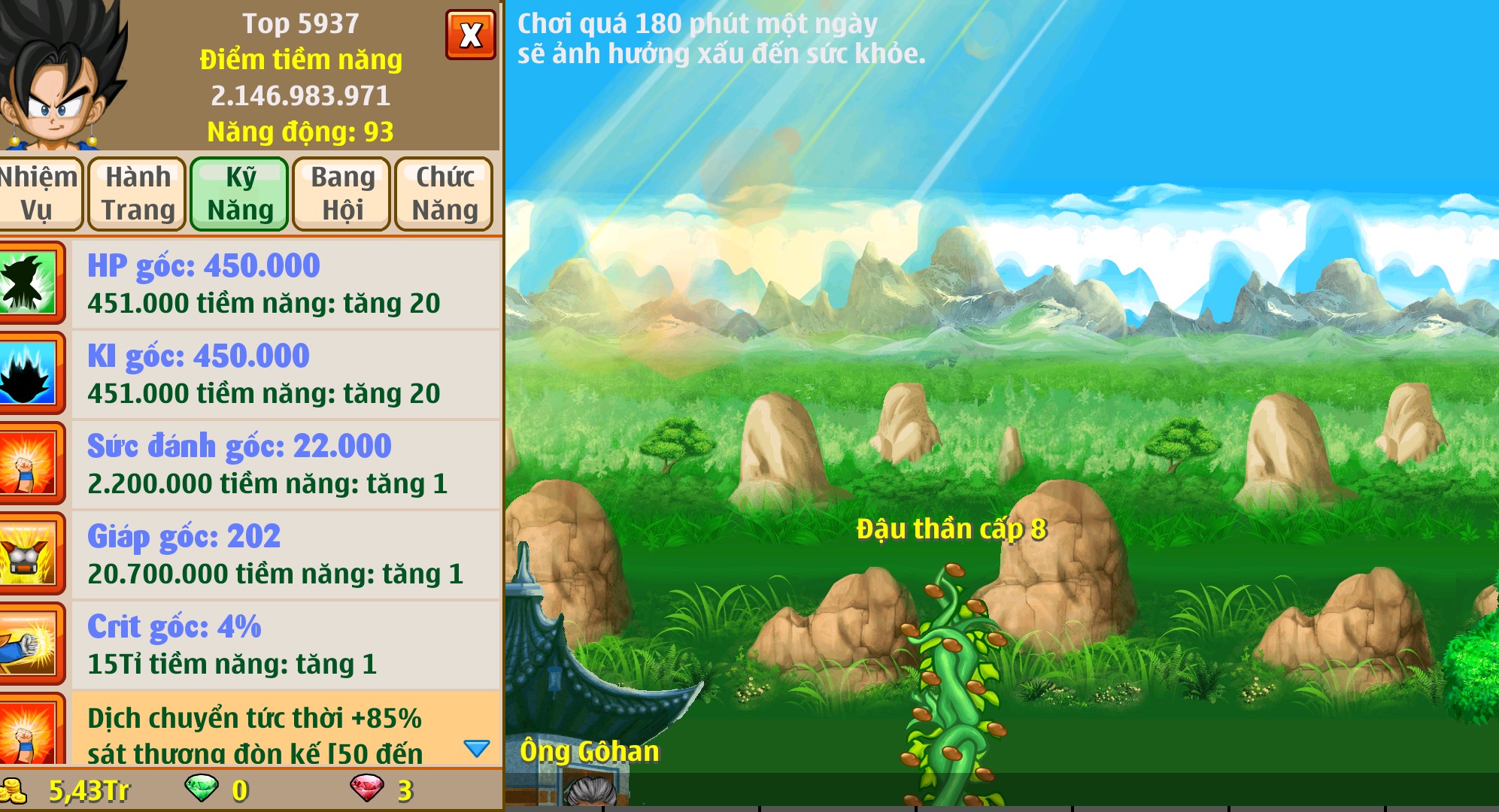Select the Kỹ Năng tab
Screen dimensions: 1499x812
[239, 193]
